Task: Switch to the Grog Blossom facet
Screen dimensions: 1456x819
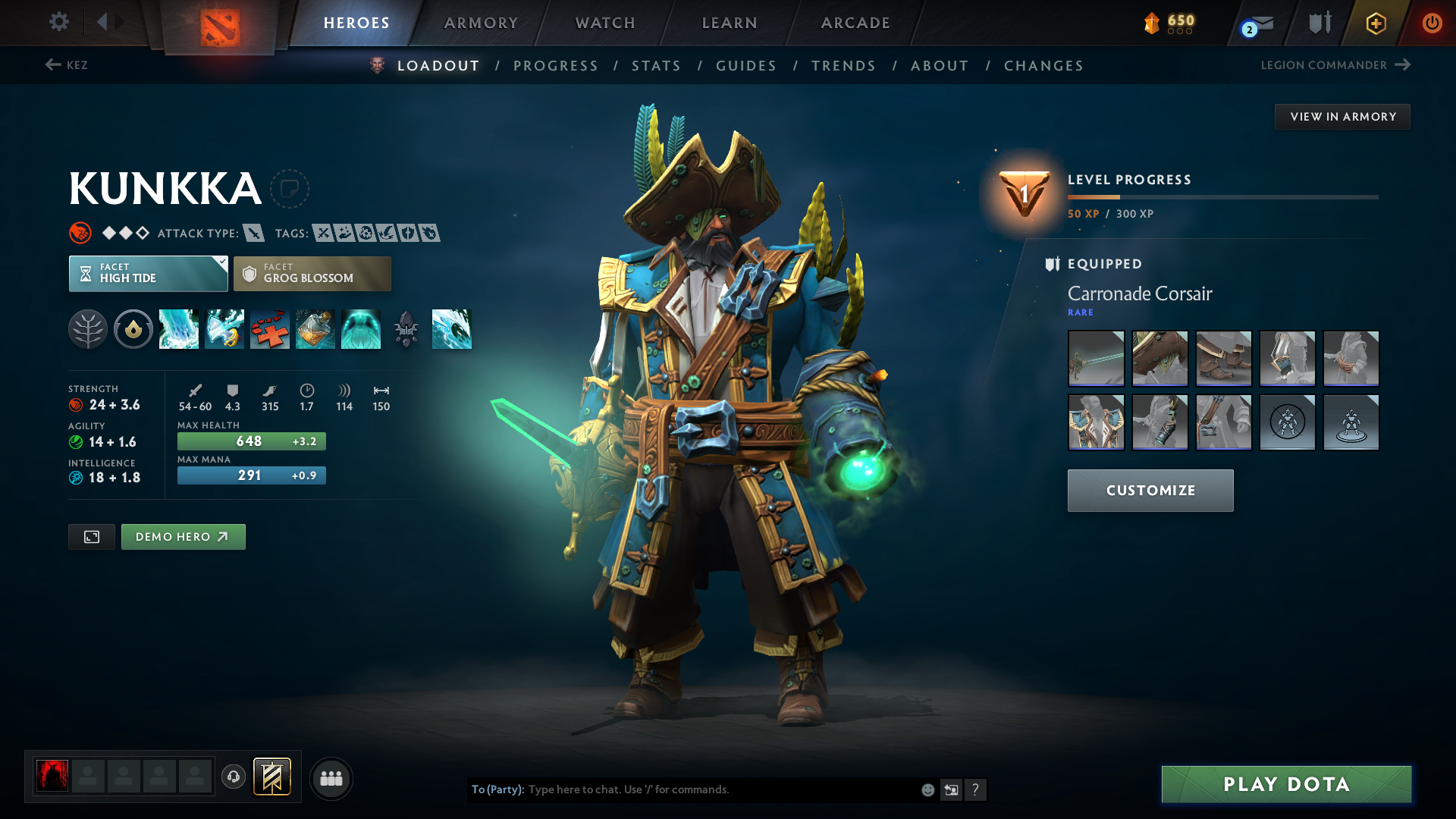Action: [x=312, y=273]
